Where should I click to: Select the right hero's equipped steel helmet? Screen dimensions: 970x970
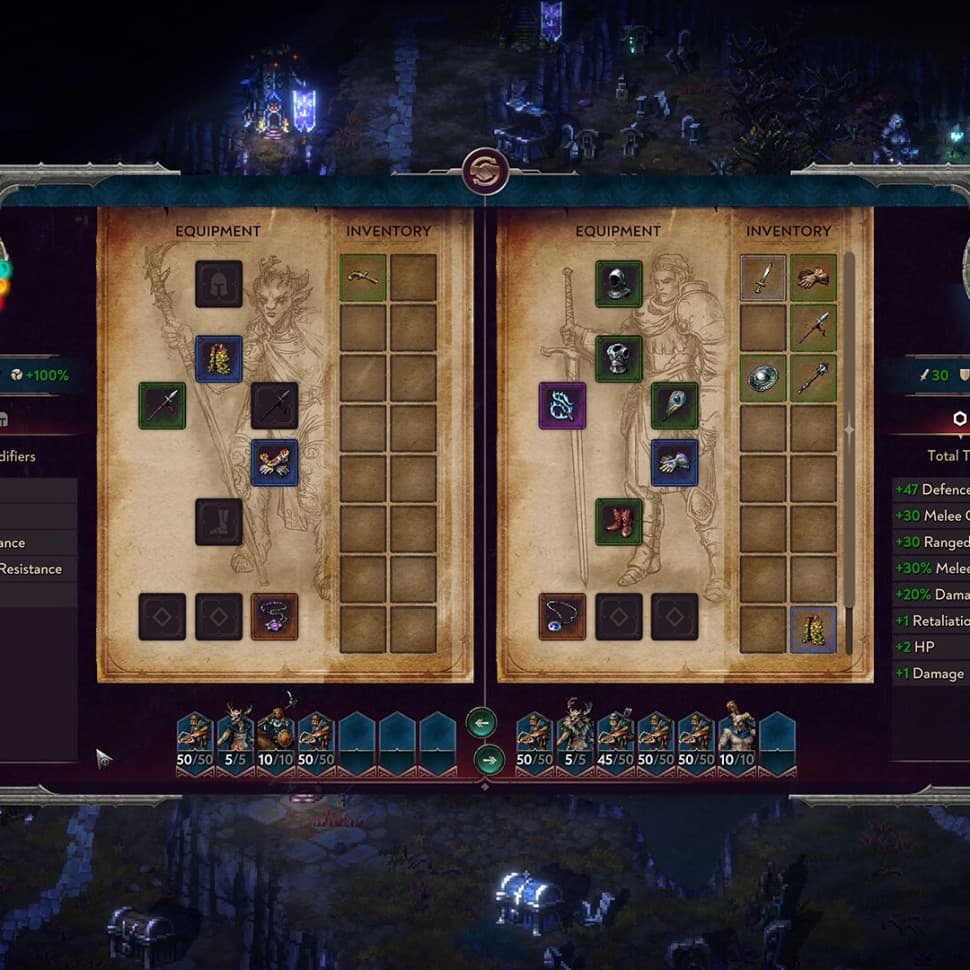[x=618, y=284]
